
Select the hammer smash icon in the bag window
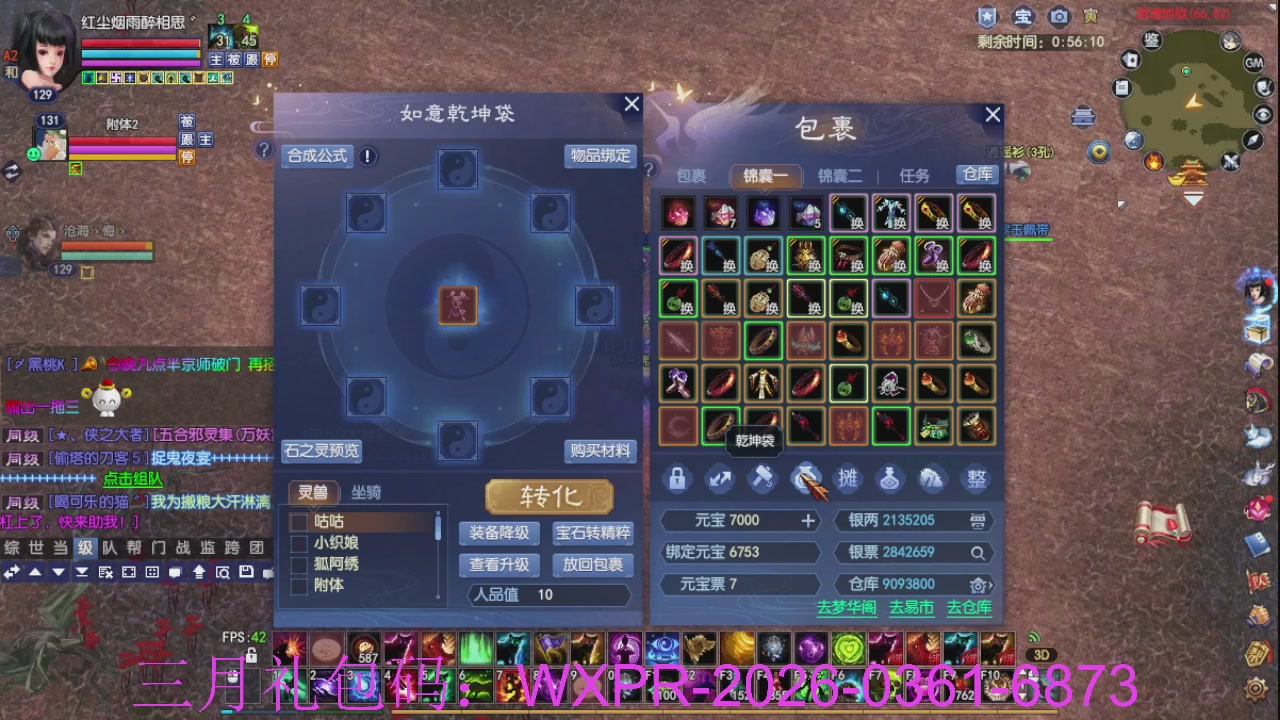763,479
